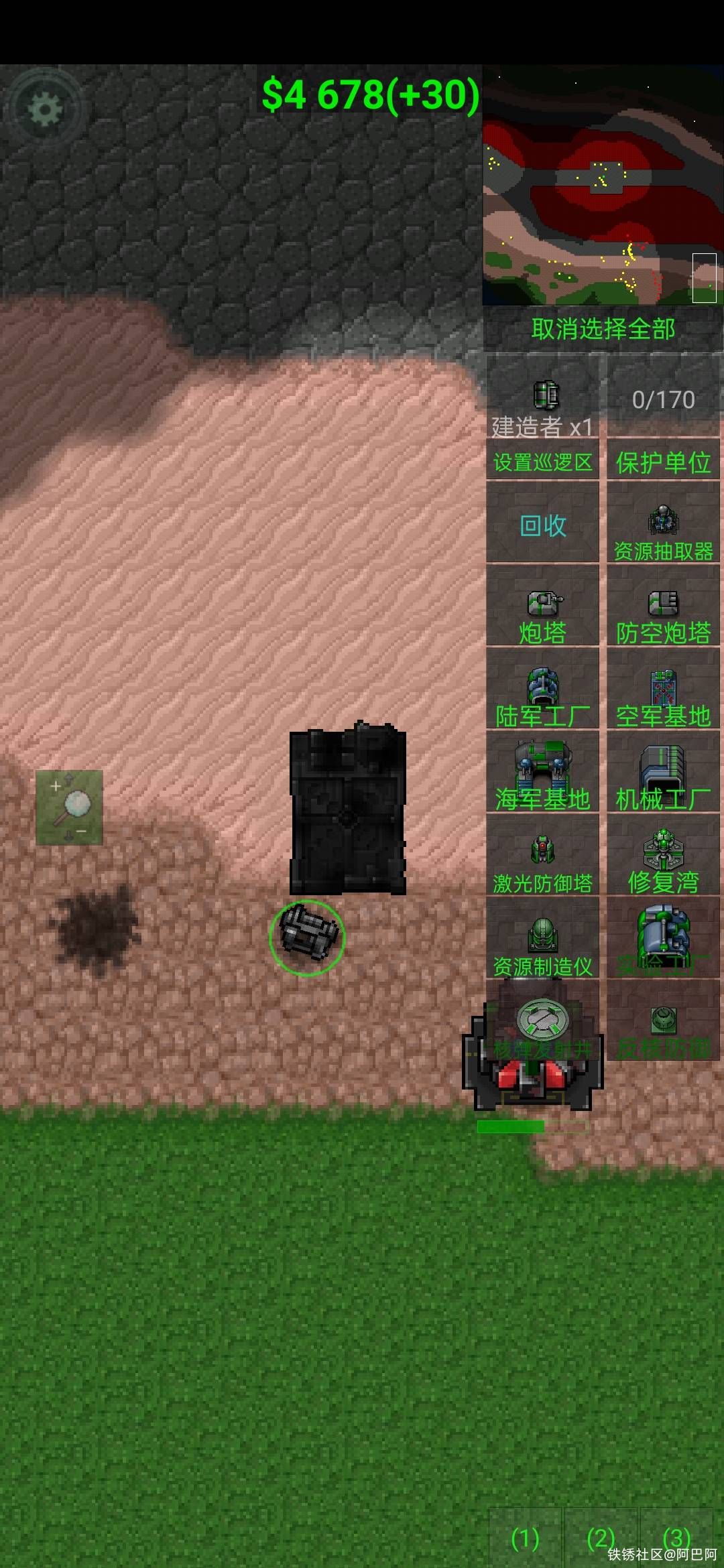Pick the 空军基地 air base
The image size is (724, 1568).
coord(663,698)
